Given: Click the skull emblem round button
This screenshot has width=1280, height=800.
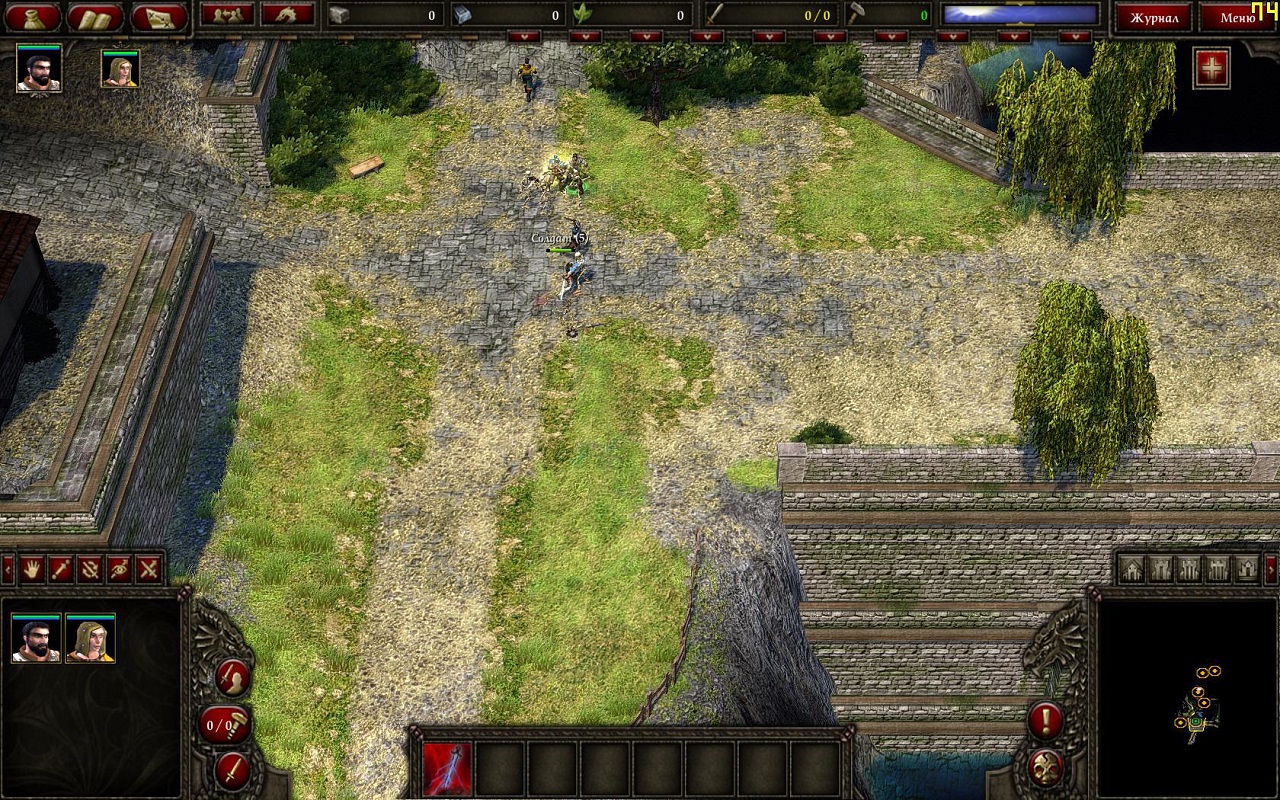Looking at the screenshot, I should [1045, 768].
